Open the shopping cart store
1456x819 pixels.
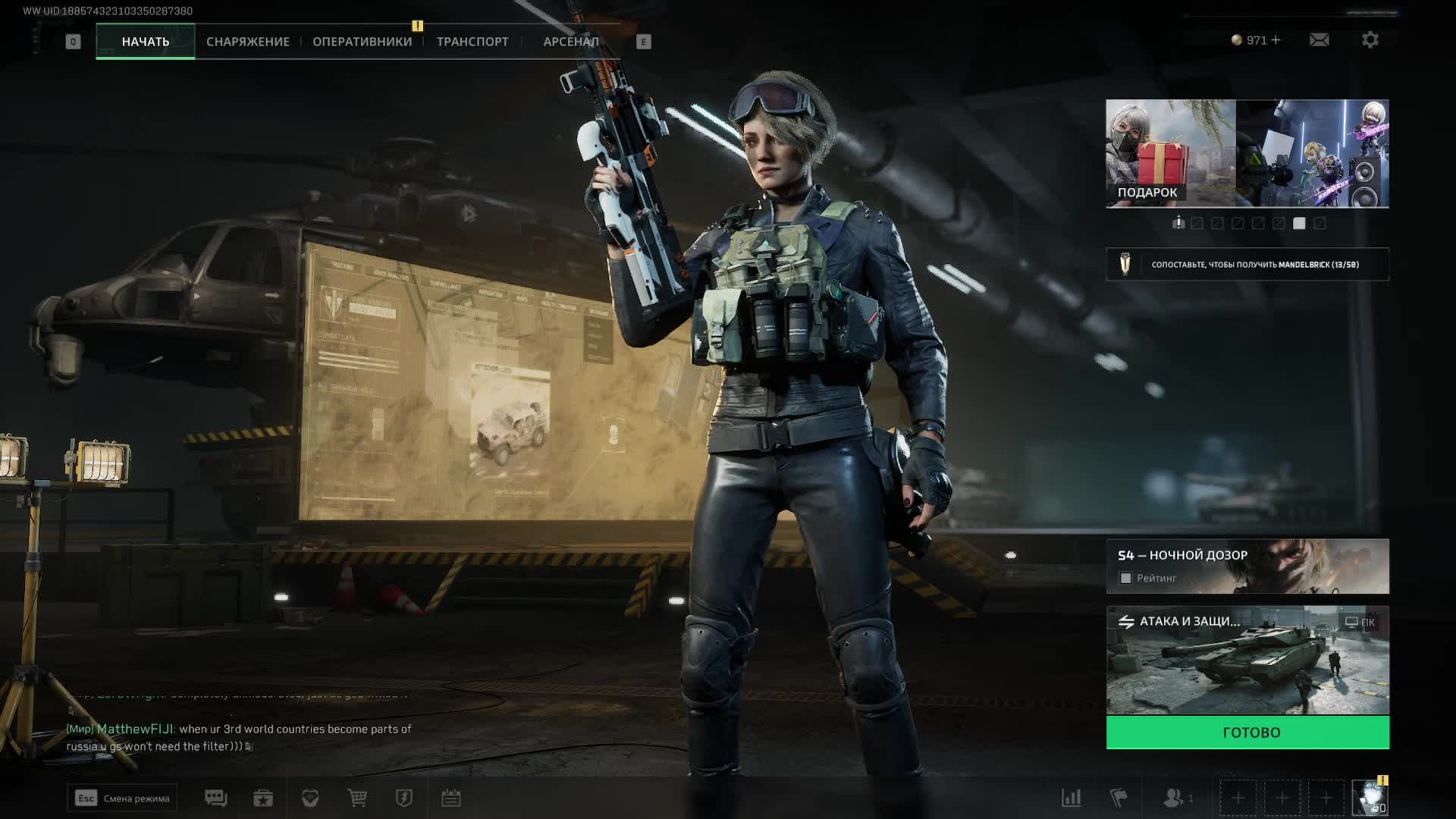(356, 798)
